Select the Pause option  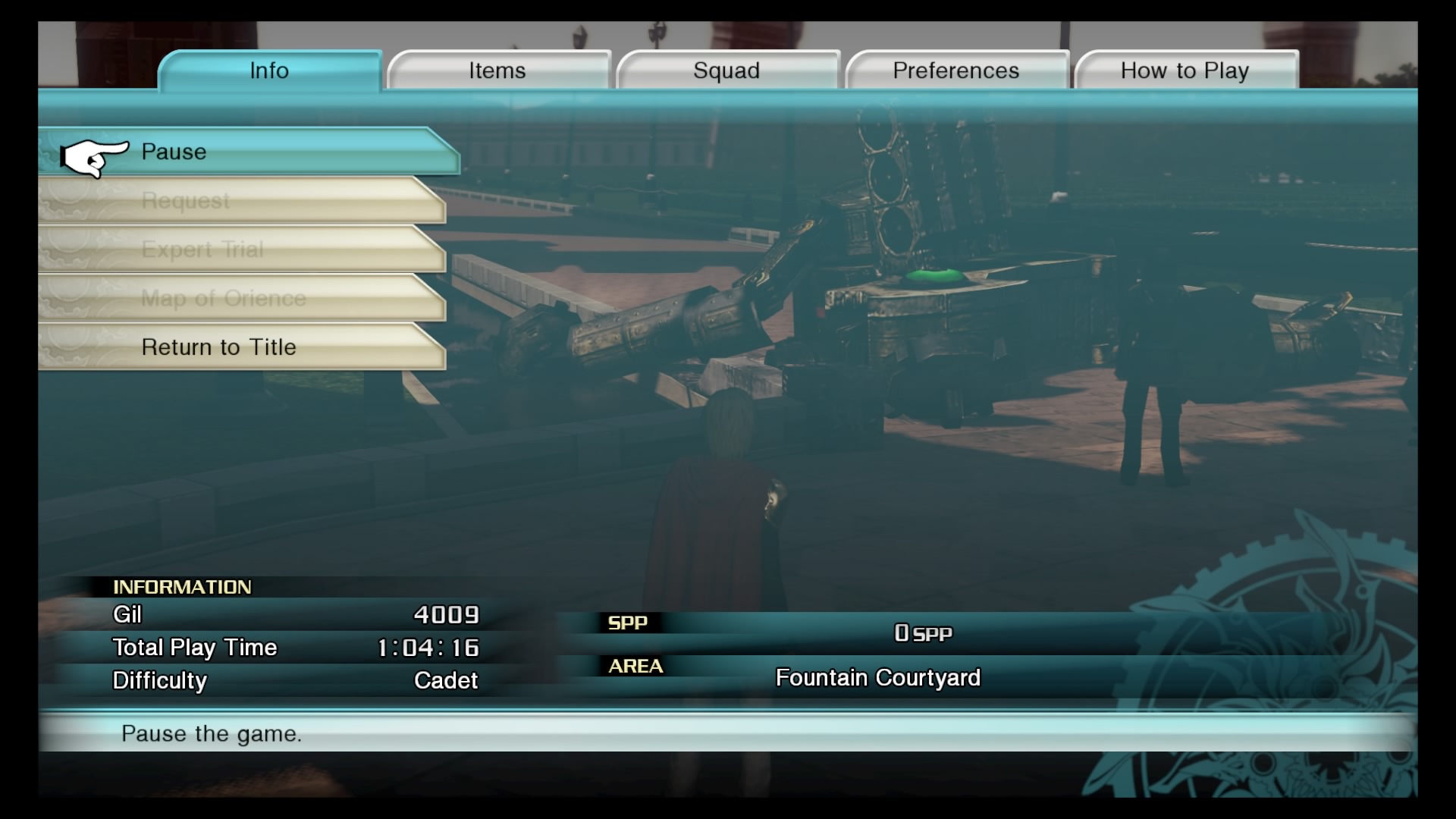(250, 152)
